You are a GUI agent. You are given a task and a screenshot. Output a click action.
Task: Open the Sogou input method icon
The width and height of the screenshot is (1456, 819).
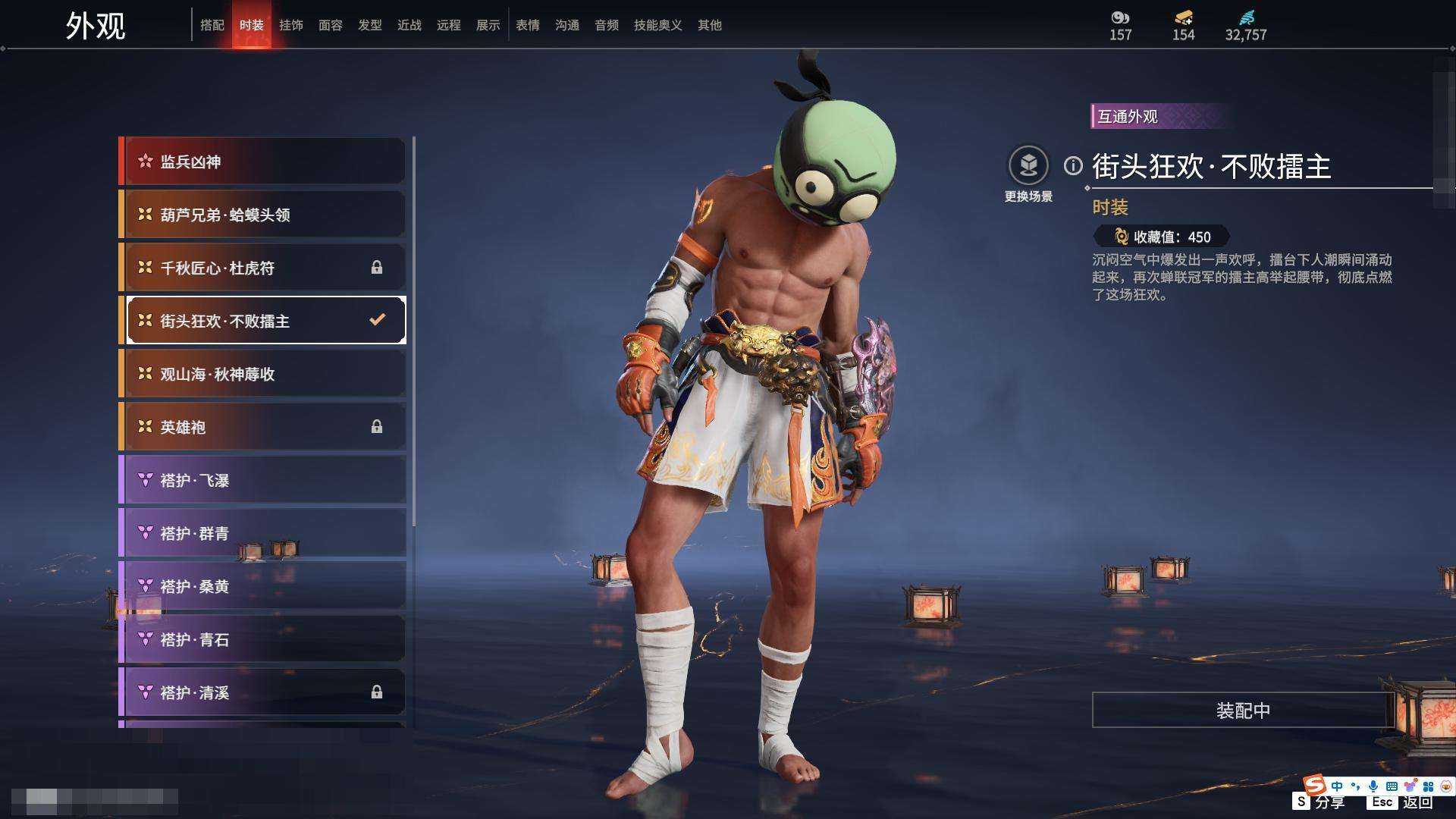[x=1314, y=785]
